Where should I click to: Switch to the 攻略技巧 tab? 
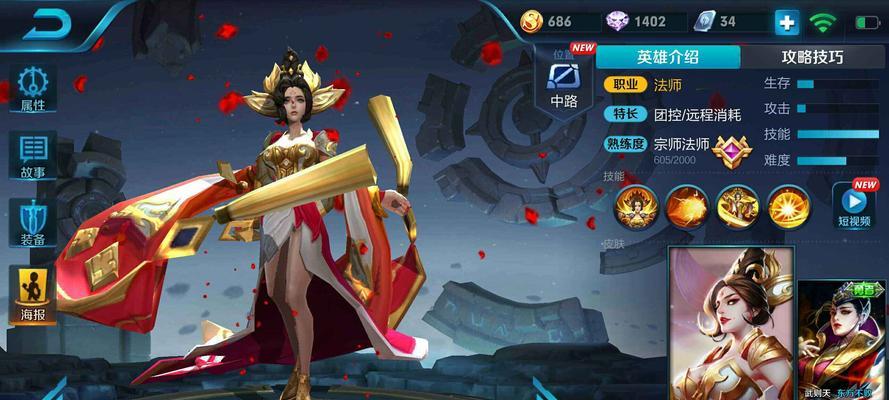[812, 57]
